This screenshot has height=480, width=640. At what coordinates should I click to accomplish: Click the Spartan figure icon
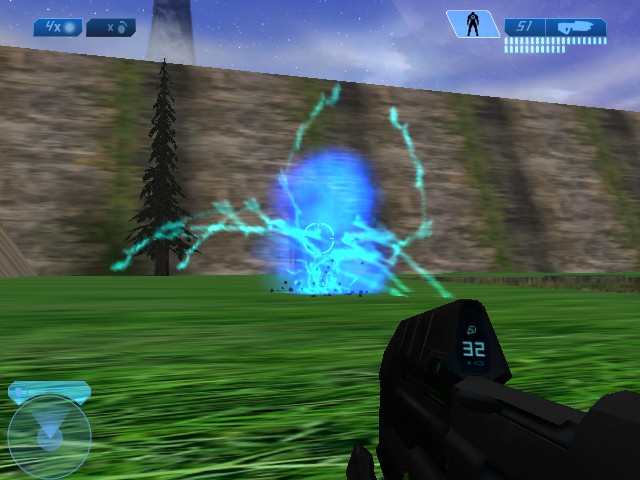click(472, 25)
